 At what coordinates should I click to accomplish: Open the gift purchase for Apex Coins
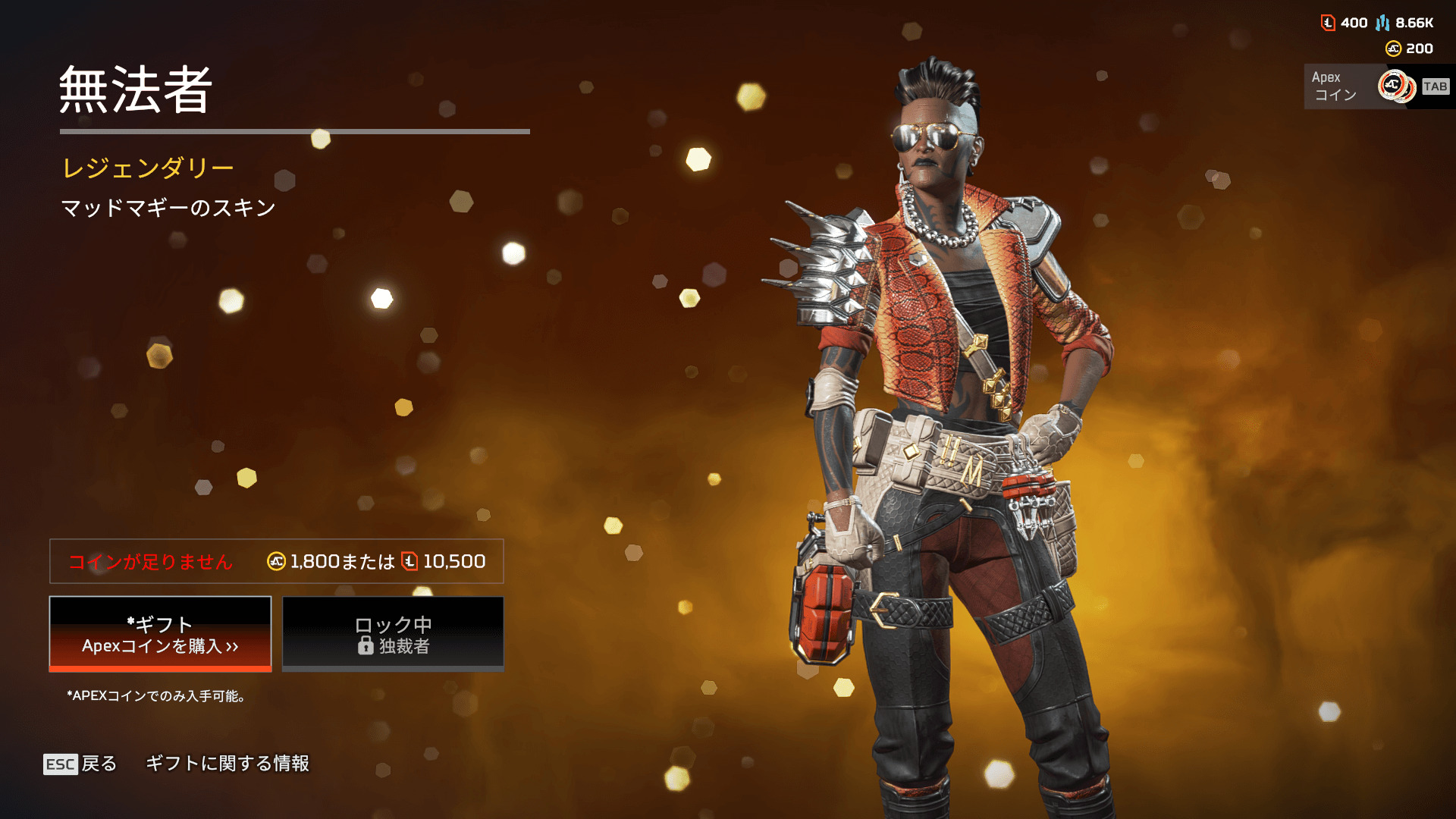click(160, 634)
